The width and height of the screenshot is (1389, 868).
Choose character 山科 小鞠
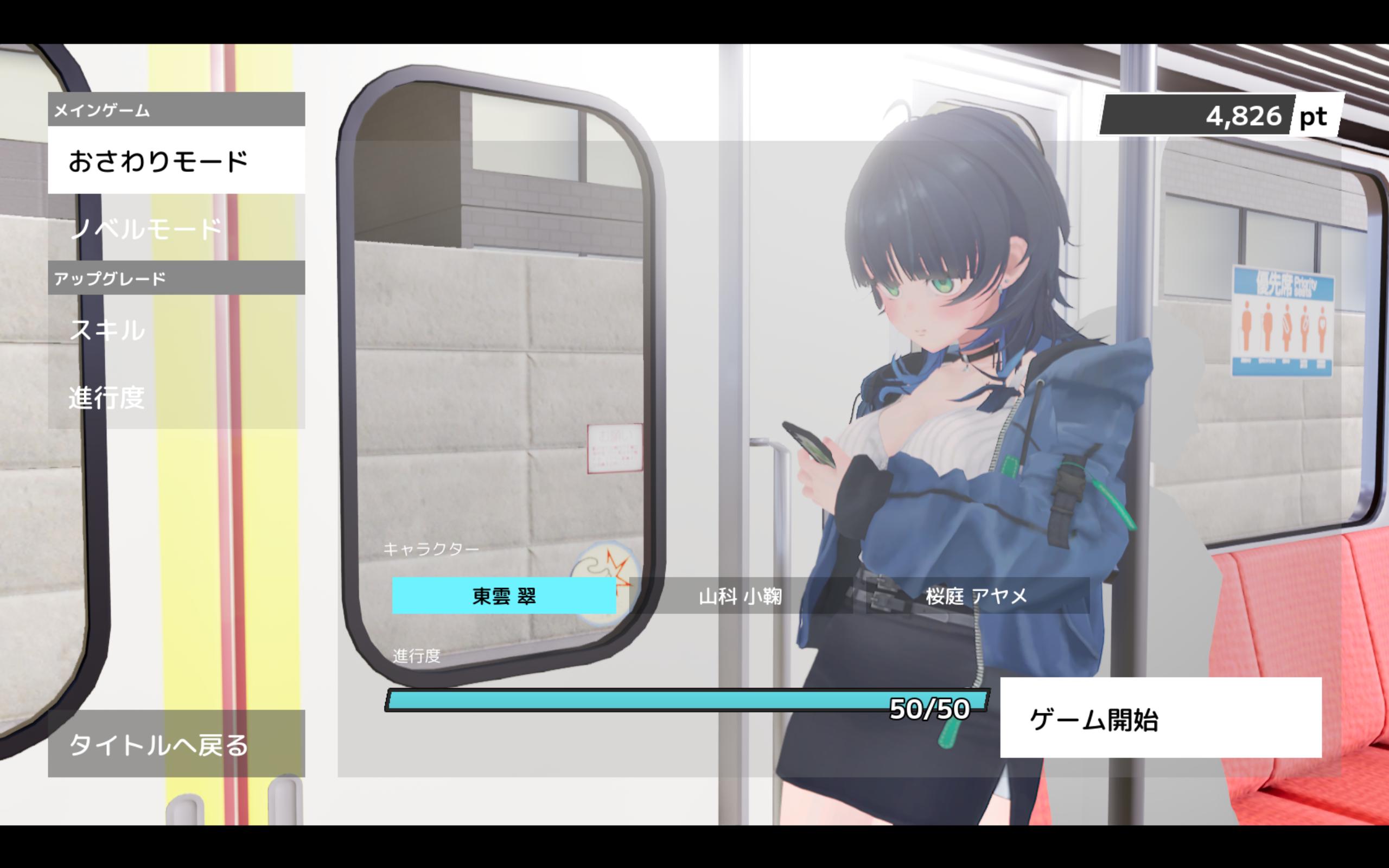741,596
